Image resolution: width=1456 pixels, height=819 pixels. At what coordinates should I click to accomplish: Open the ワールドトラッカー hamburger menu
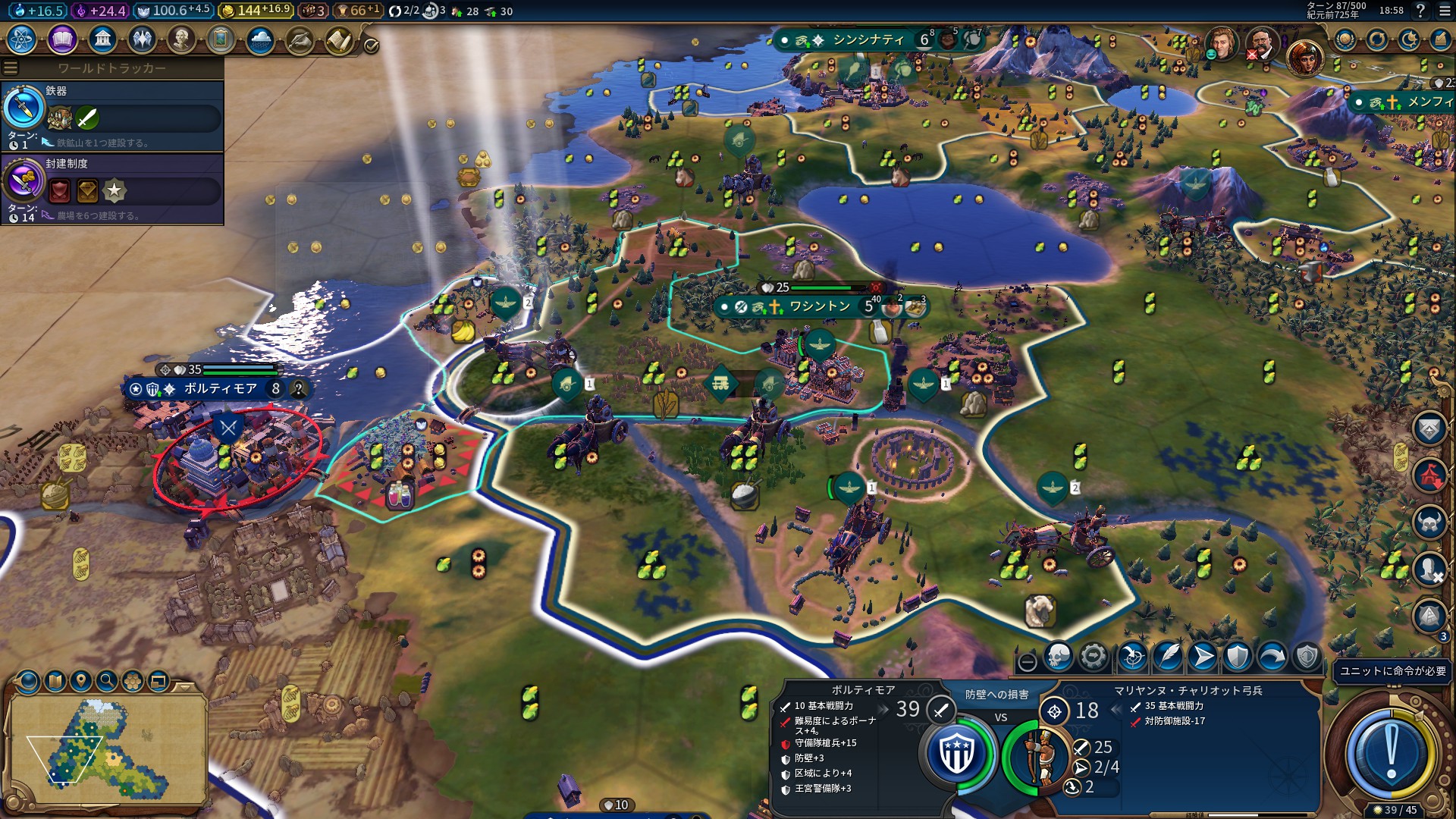coord(11,68)
